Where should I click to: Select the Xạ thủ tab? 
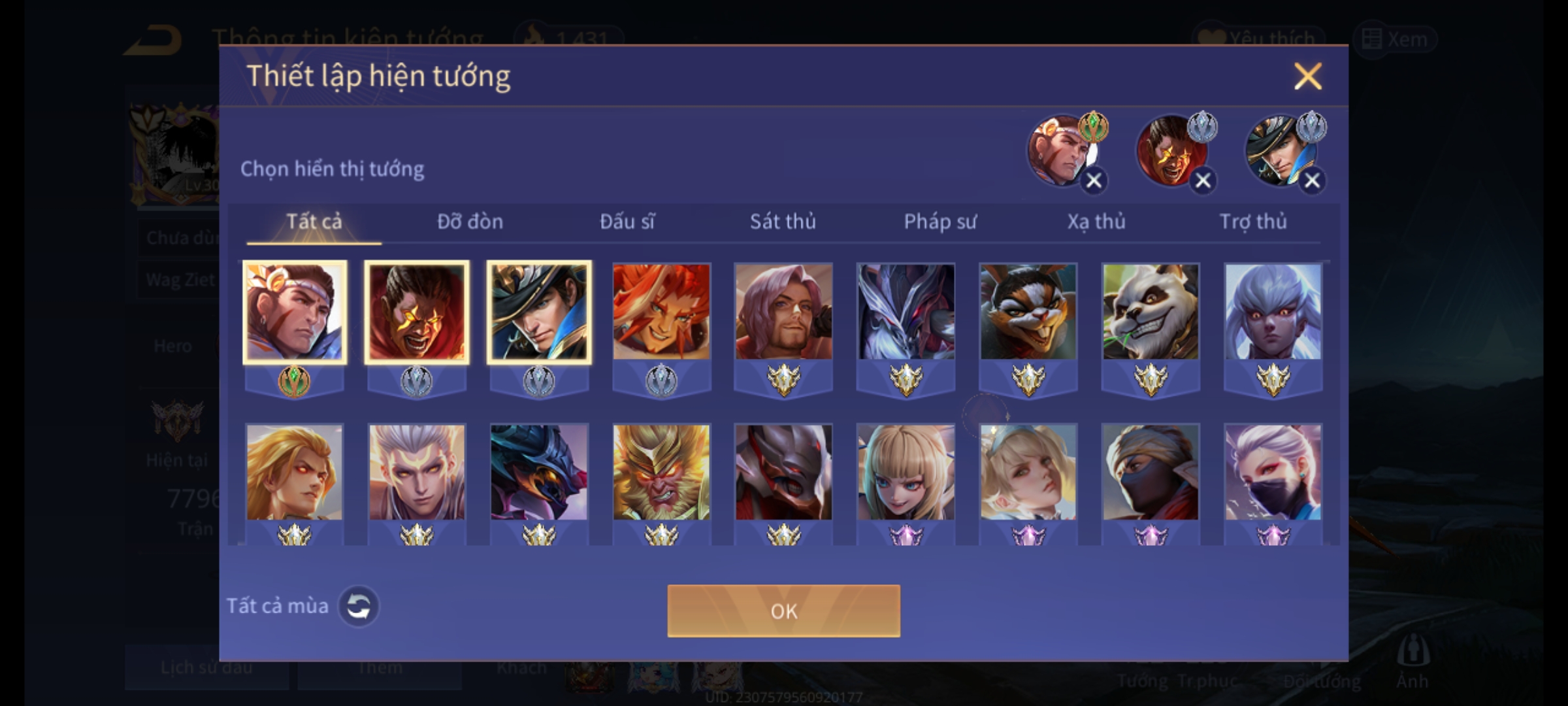[x=1096, y=222]
